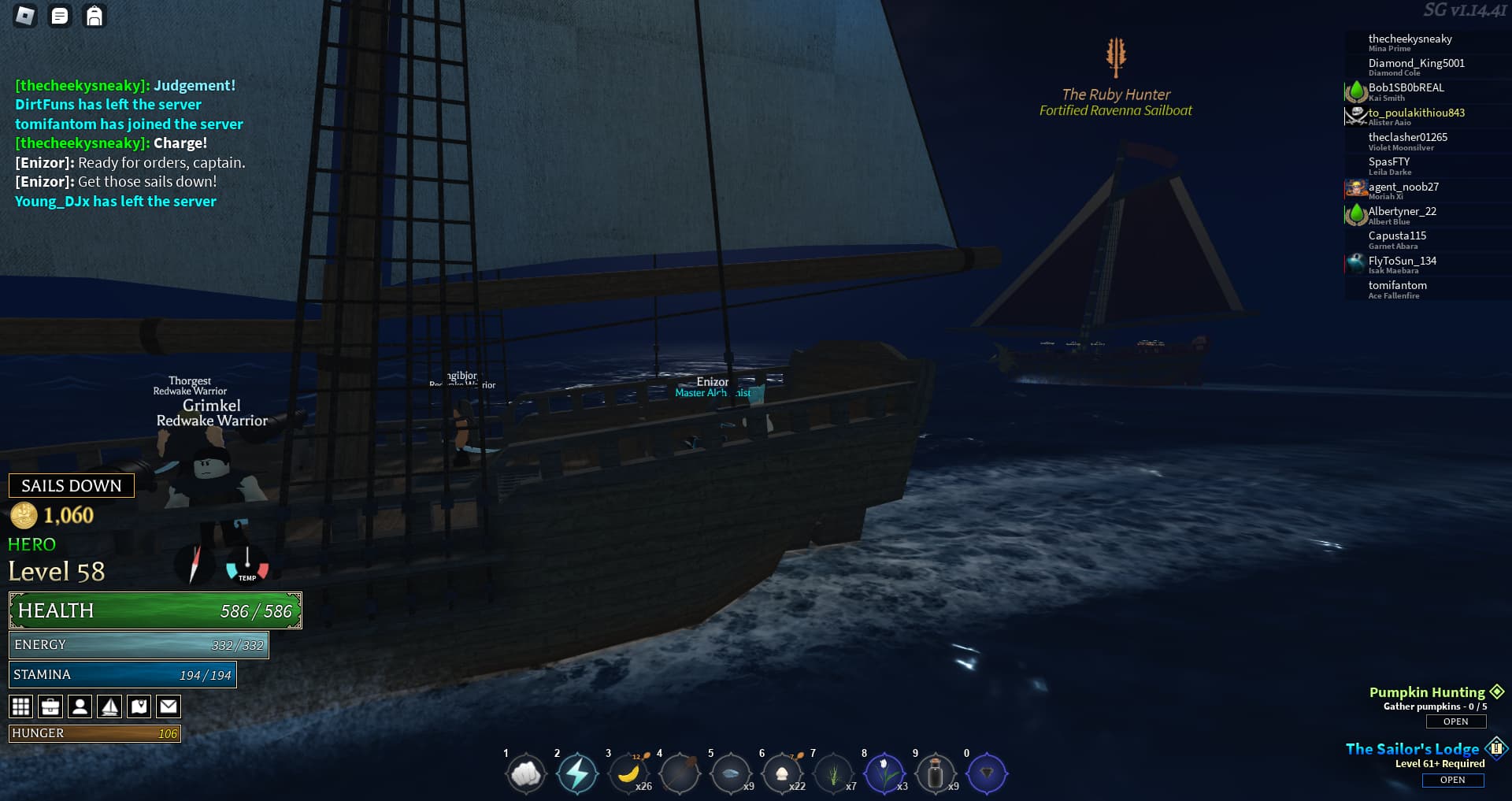
Task: Open the briefcase inventory icon
Action: click(50, 706)
